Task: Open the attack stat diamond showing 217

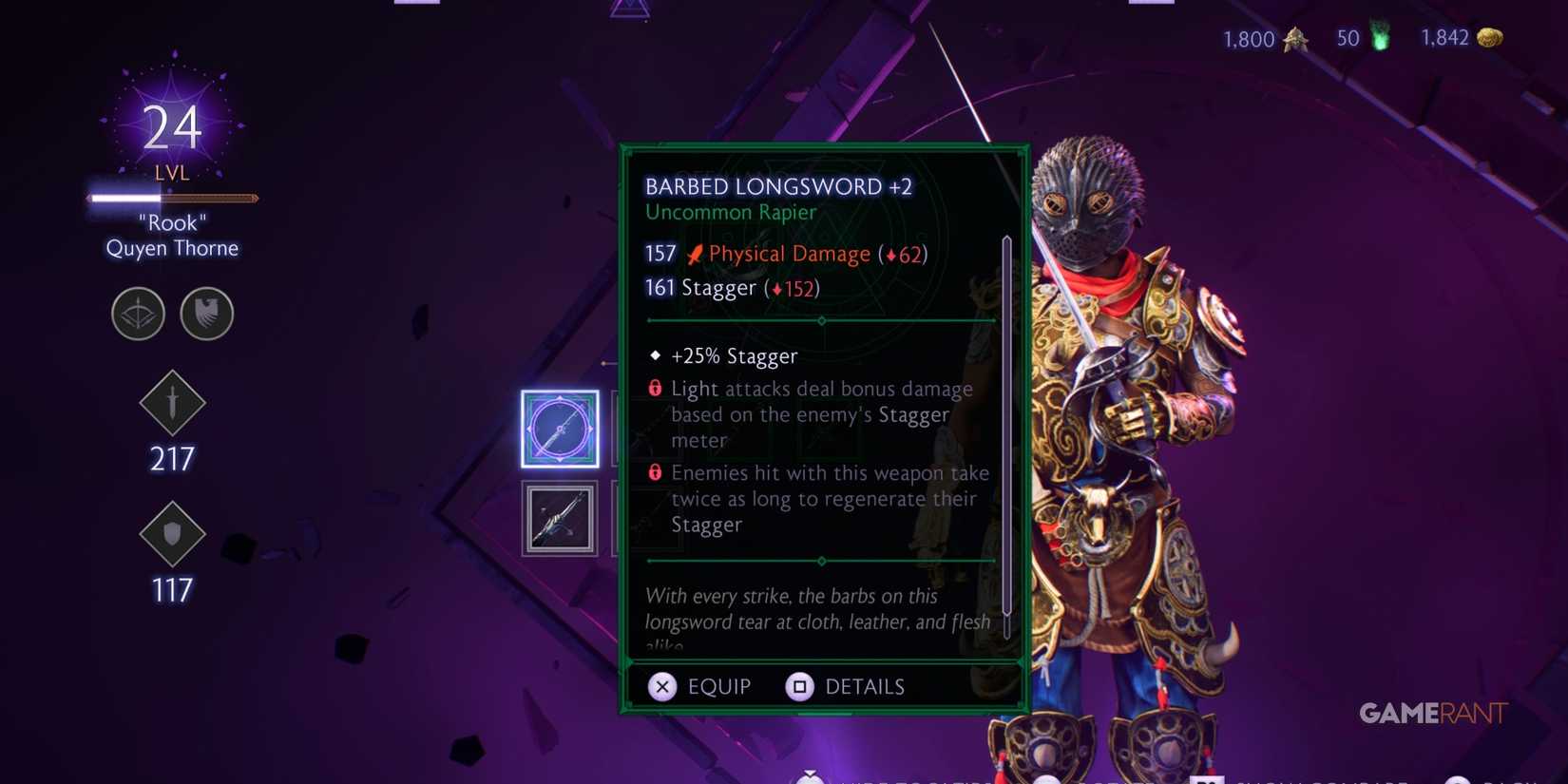Action: (172, 404)
